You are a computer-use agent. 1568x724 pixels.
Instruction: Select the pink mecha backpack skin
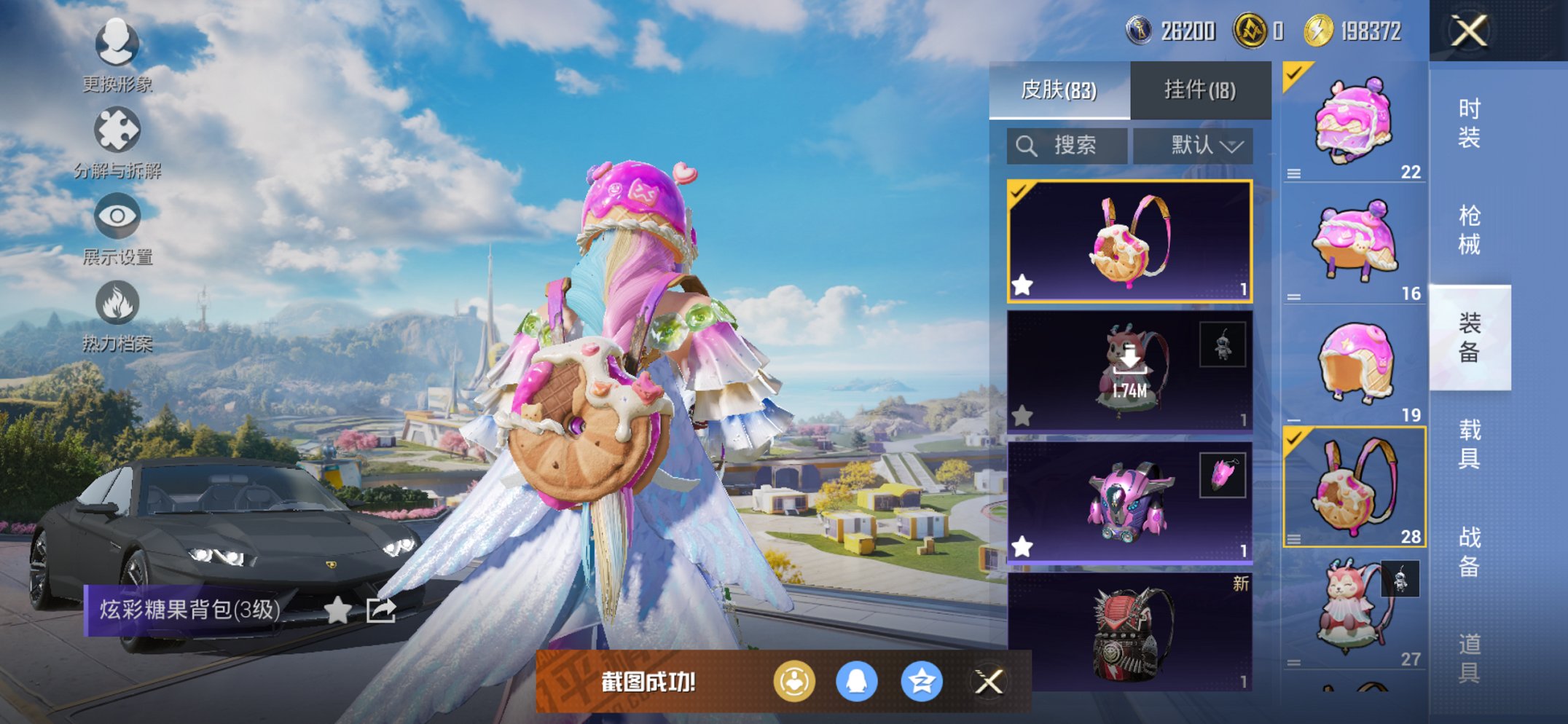tap(1129, 503)
